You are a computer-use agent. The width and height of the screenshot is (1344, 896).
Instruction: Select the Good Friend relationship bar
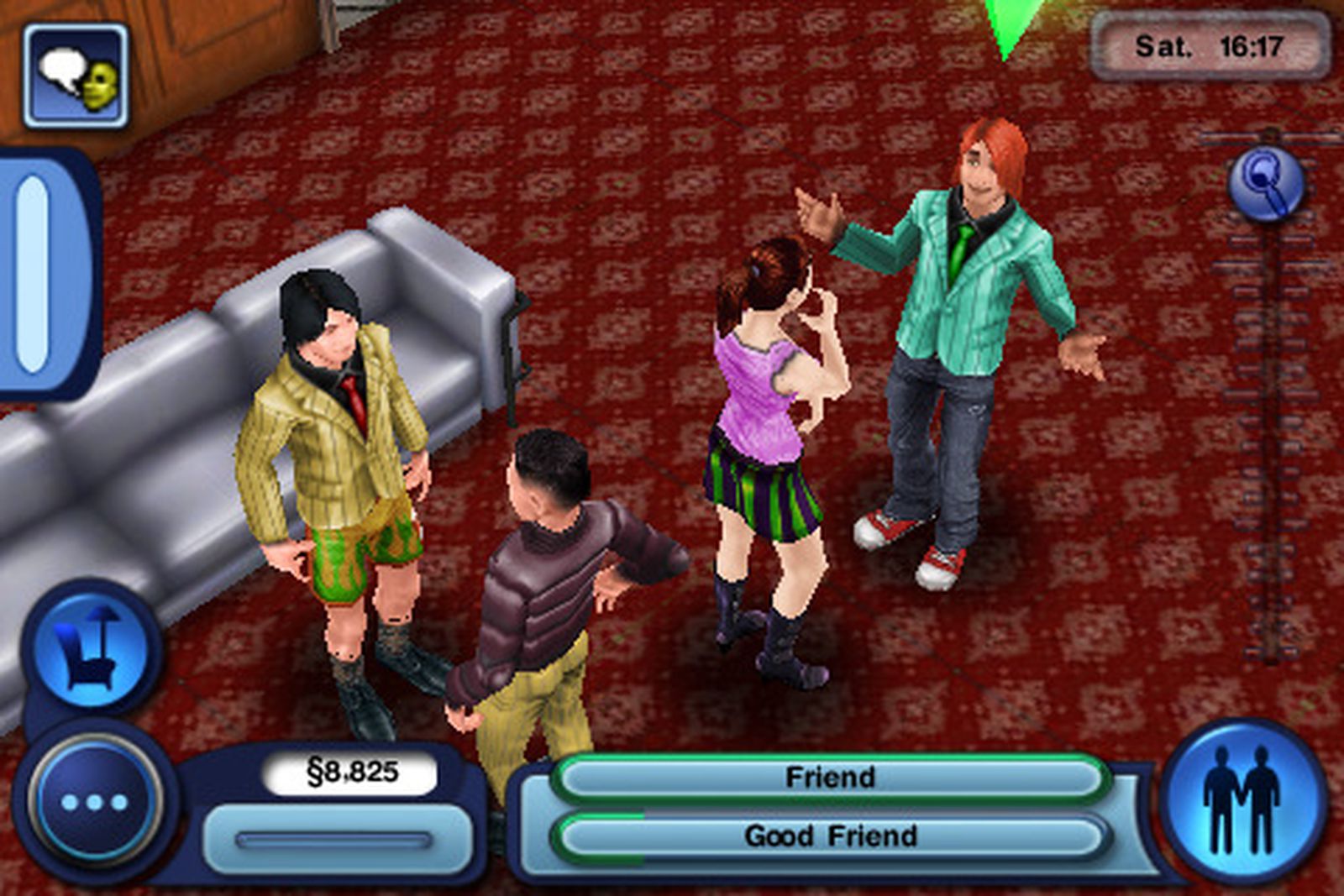coord(829,836)
